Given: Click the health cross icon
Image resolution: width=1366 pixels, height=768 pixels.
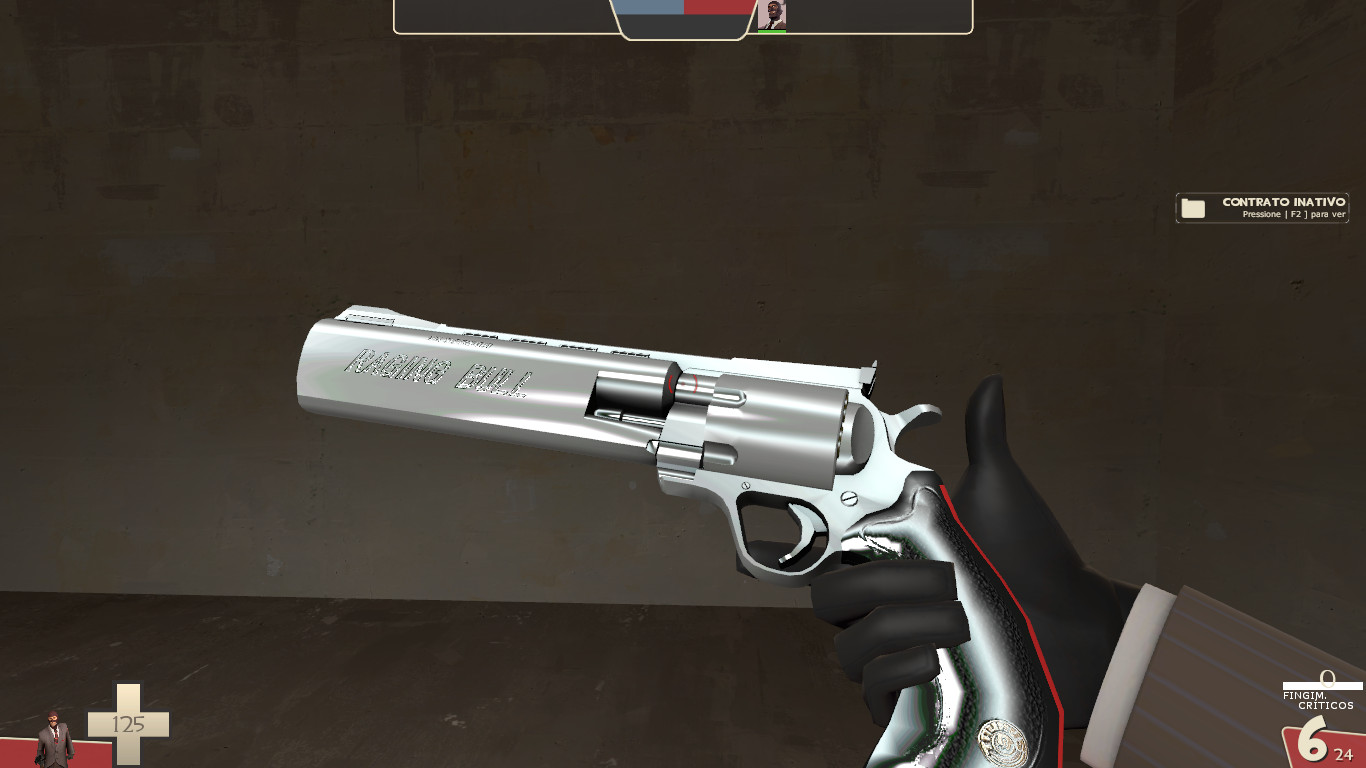Looking at the screenshot, I should (x=128, y=724).
